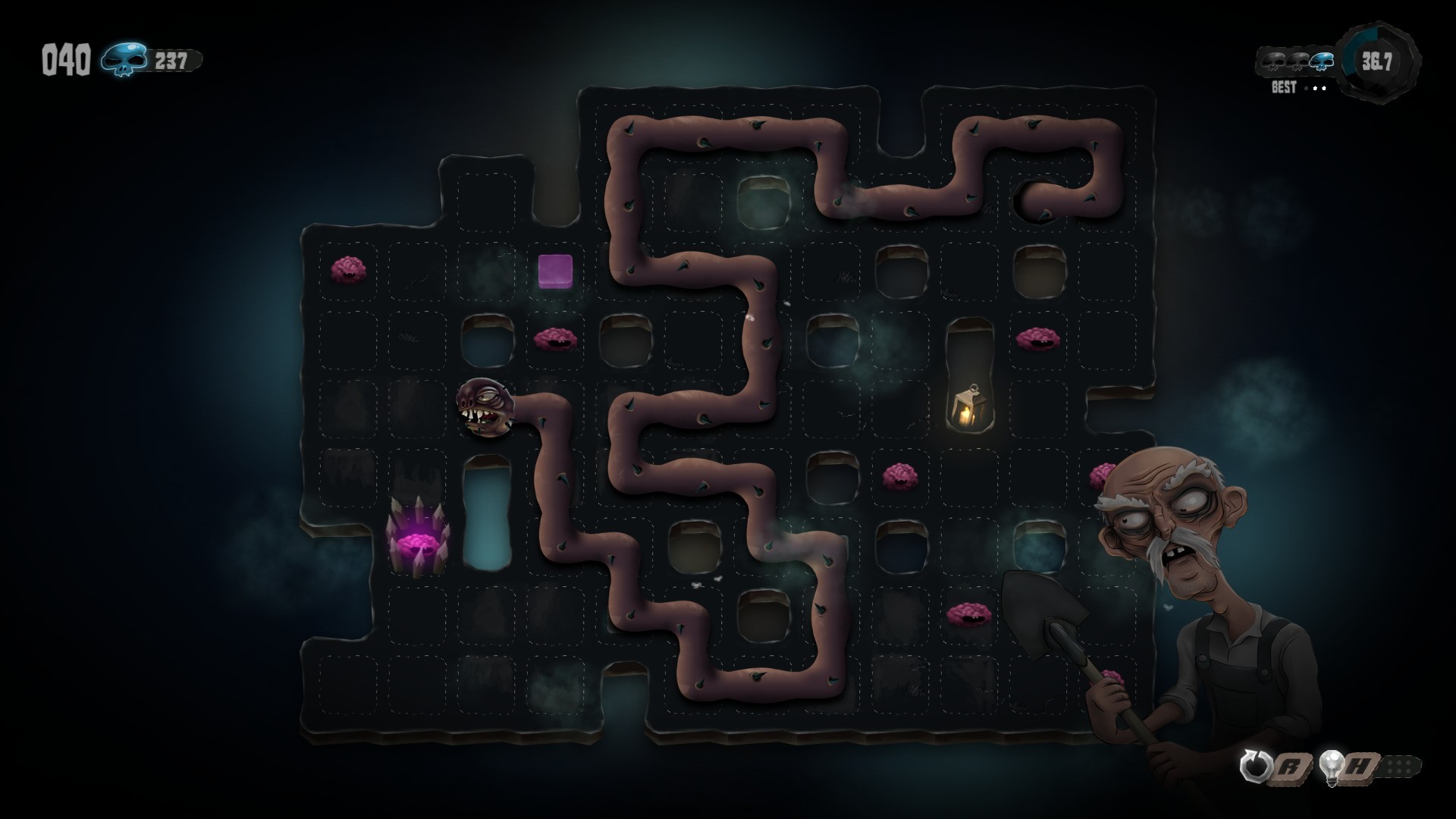Click the blue skull rating icon near the timer
Screen dimensions: 1456x819
[x=1321, y=62]
